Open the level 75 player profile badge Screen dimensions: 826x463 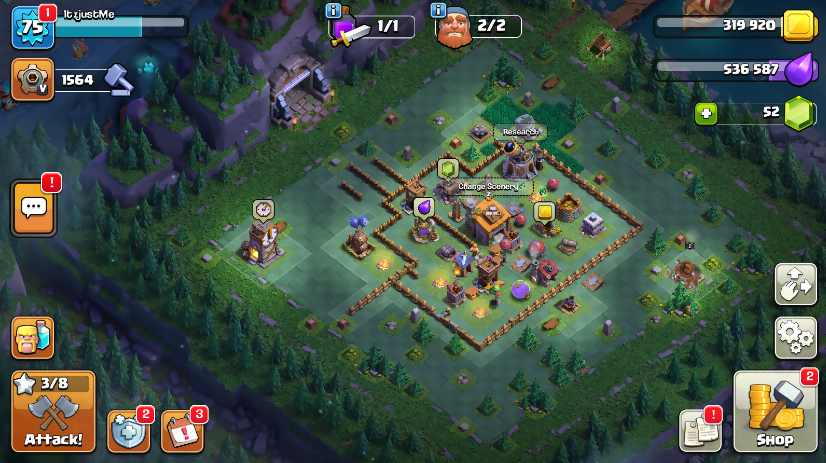(32, 27)
